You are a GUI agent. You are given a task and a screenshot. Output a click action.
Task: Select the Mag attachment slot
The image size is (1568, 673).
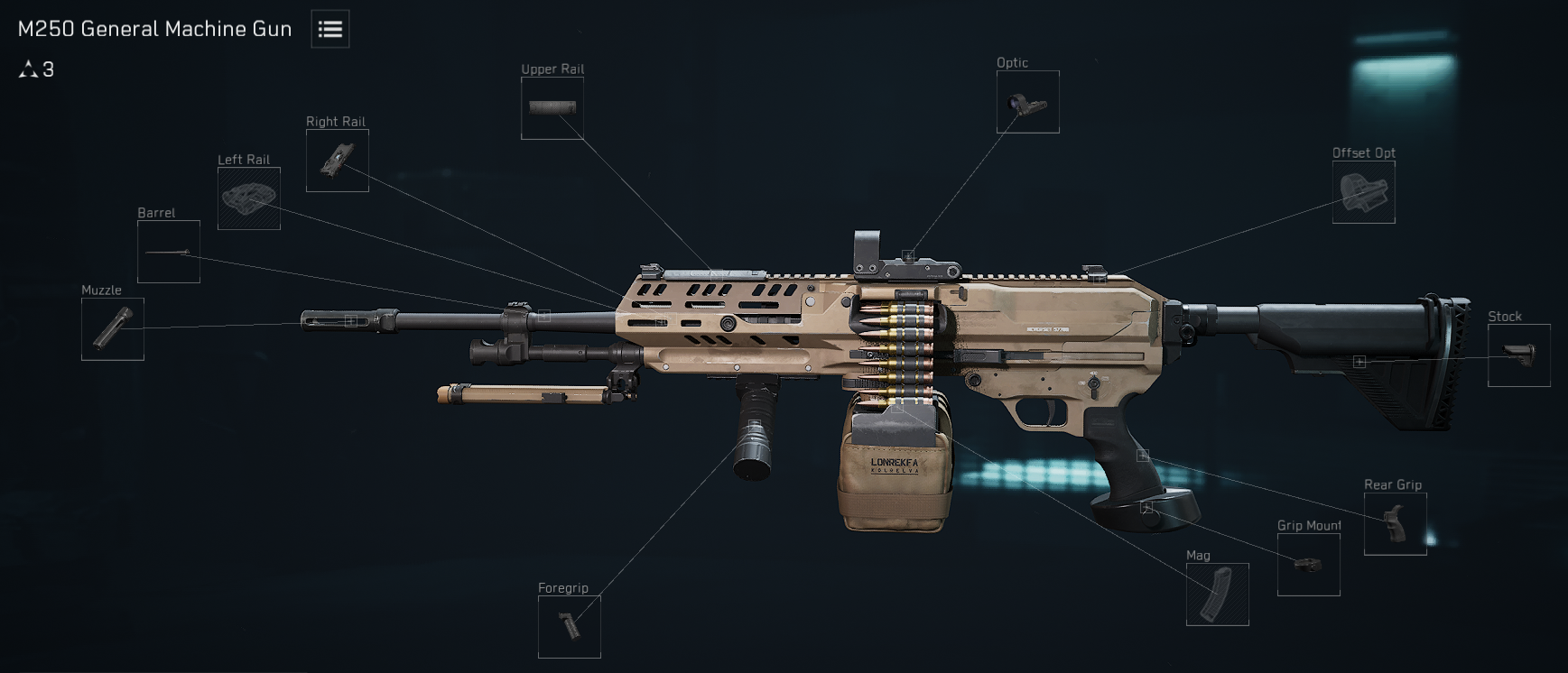(x=1218, y=595)
